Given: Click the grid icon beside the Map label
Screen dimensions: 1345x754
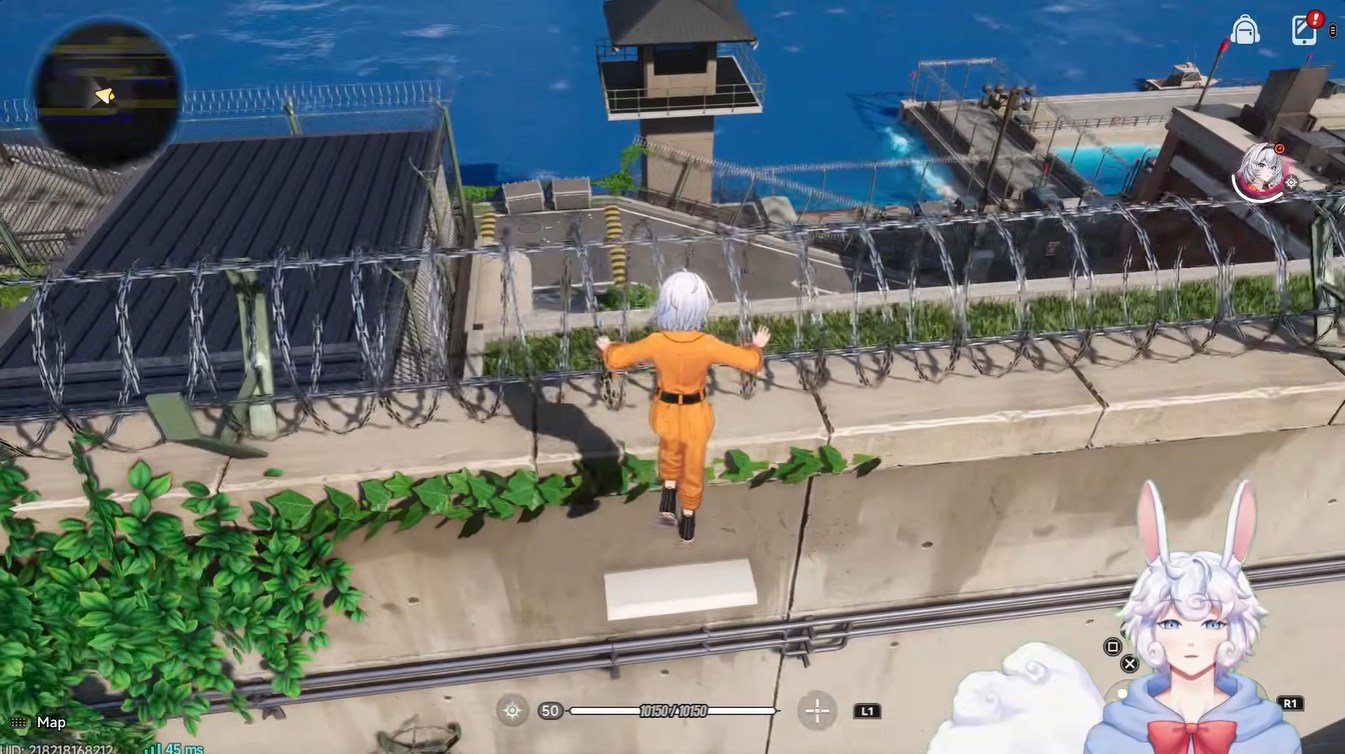Looking at the screenshot, I should (18, 722).
